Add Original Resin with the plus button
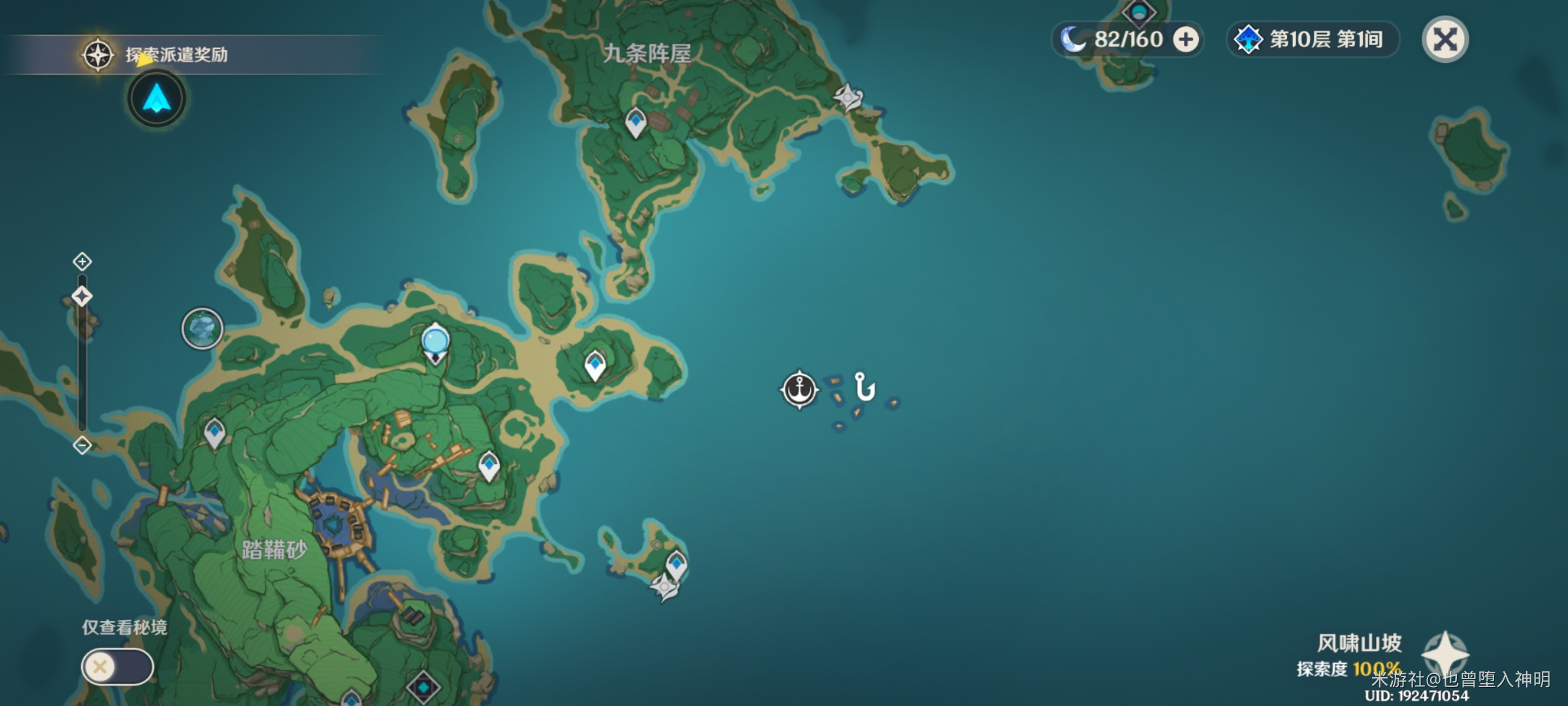 [x=1186, y=39]
